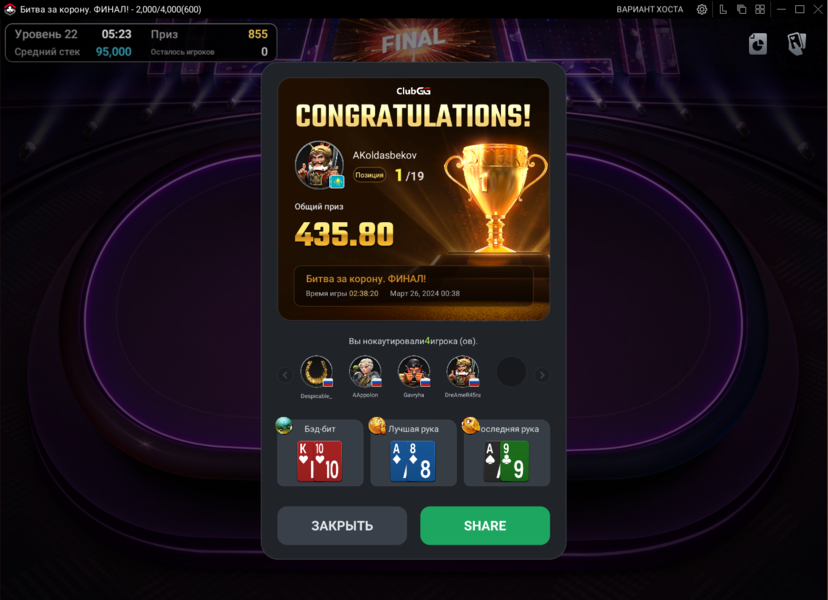
Task: Share the tournament win result
Action: [x=485, y=525]
